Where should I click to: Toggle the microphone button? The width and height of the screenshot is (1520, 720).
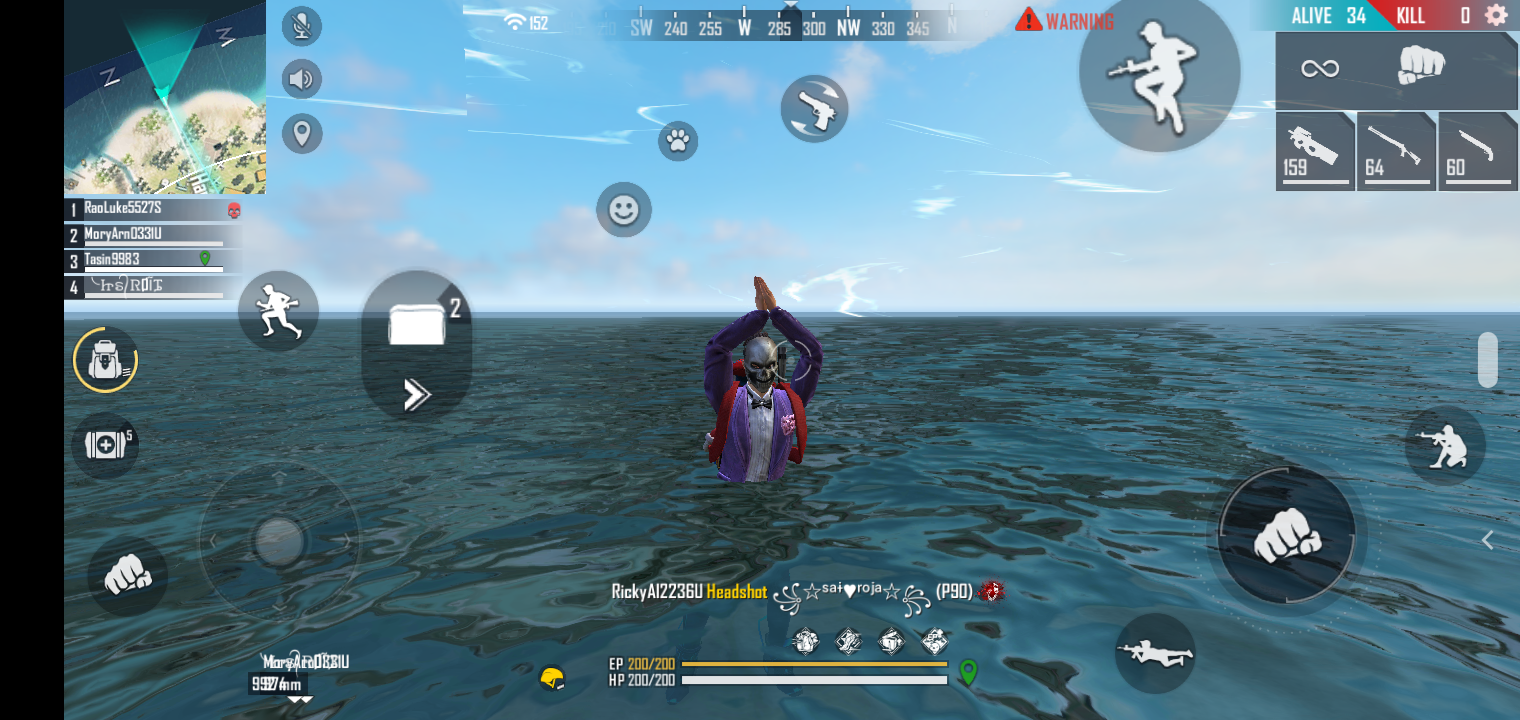[301, 26]
